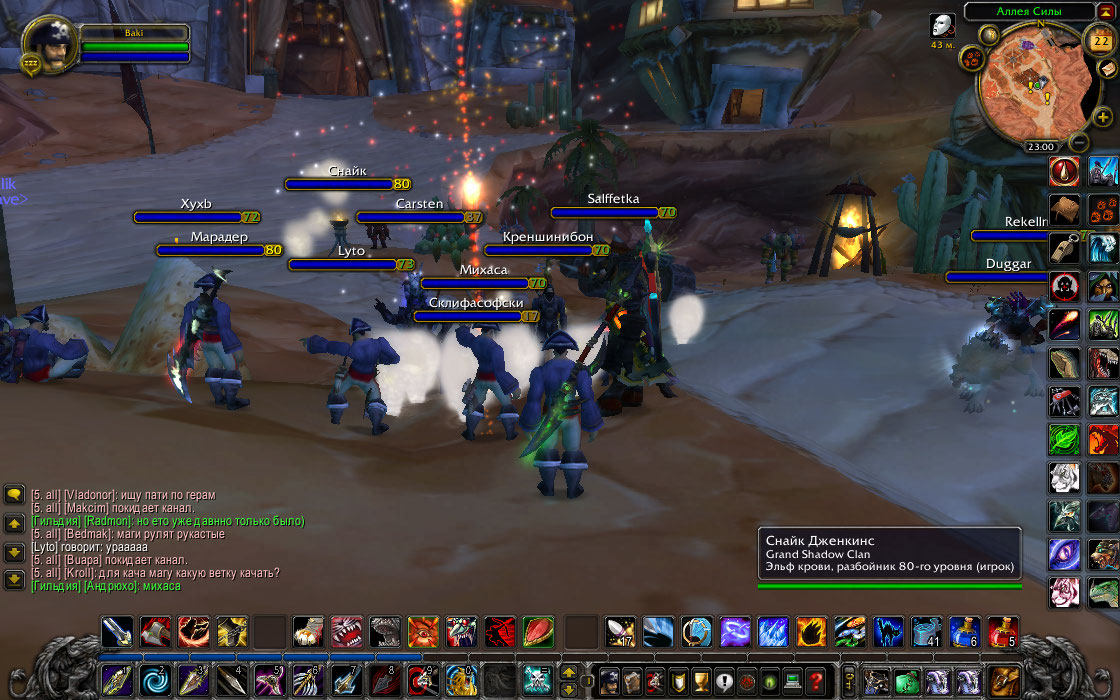Image resolution: width=1120 pixels, height=700 pixels.
Task: Activate the green leaf ability icon
Action: coord(1064,438)
